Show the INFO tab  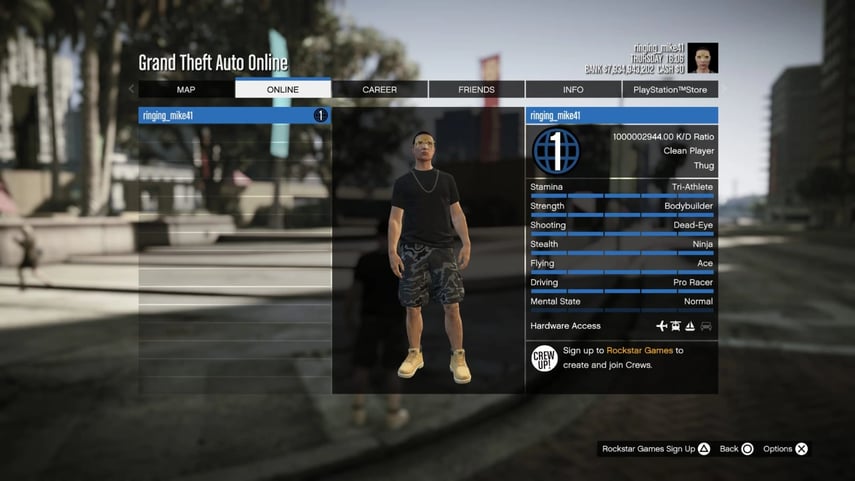(573, 90)
